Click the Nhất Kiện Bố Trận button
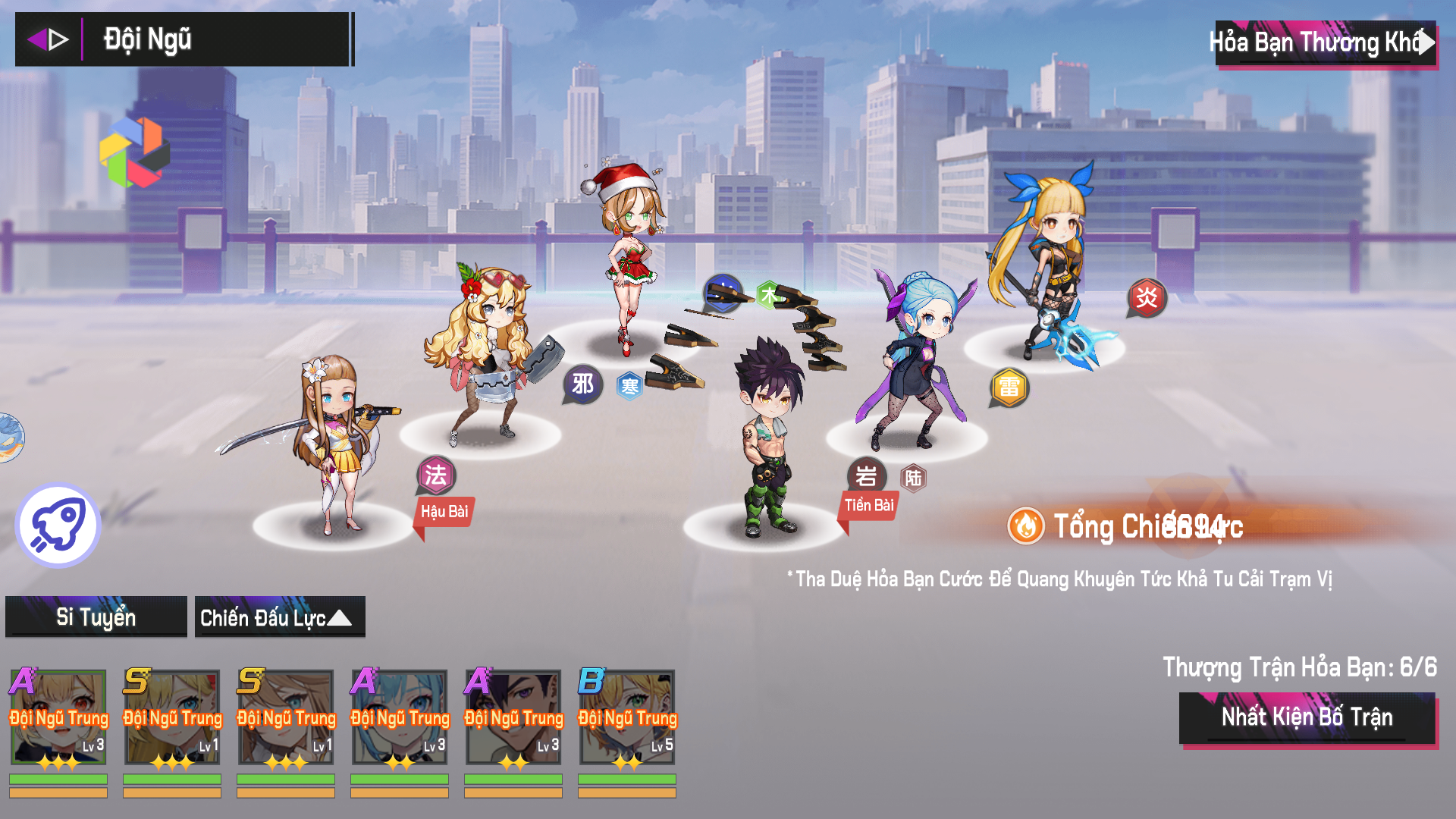Screen dimensions: 1456x819 pos(1307,717)
